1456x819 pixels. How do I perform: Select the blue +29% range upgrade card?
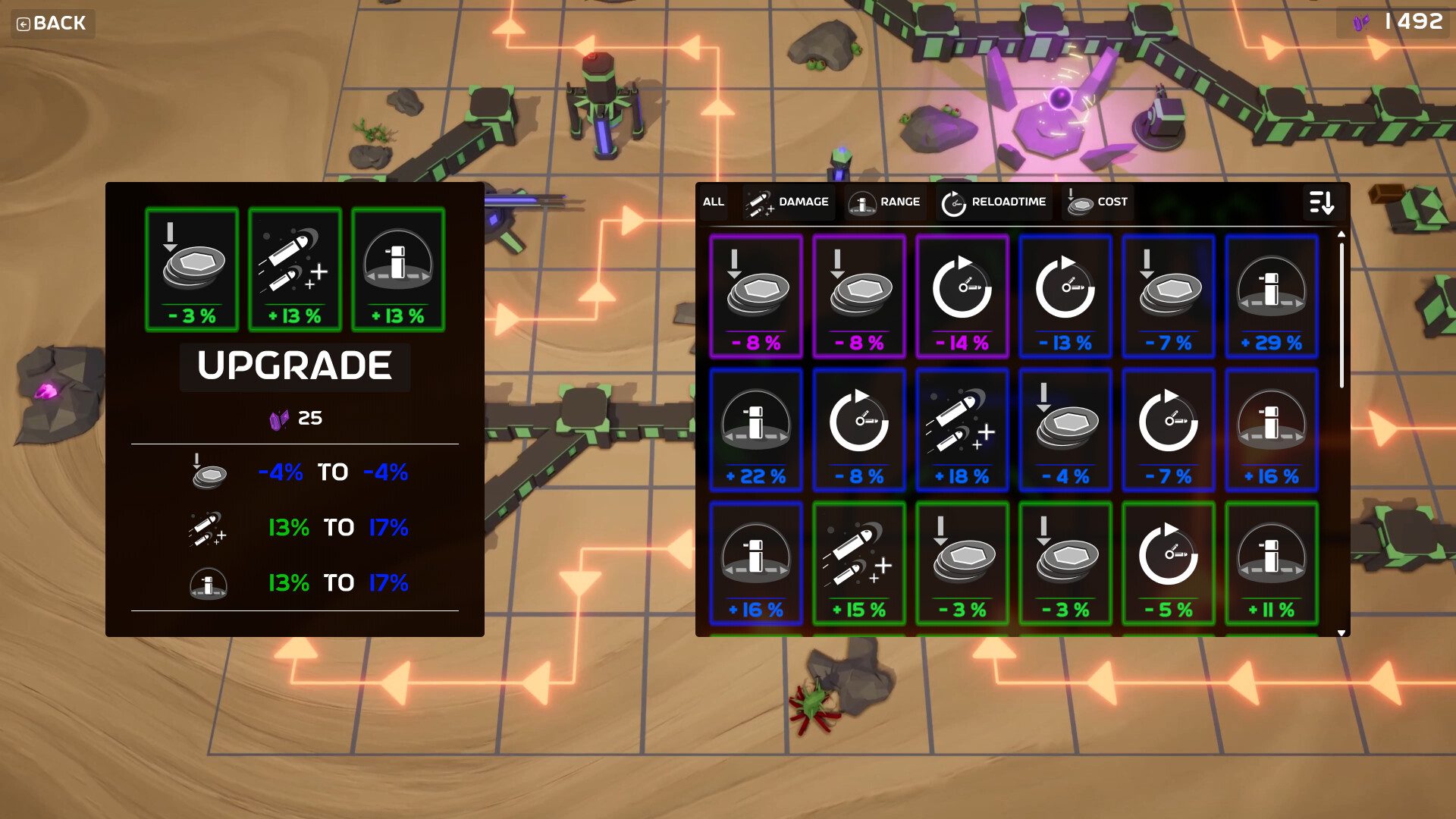(x=1272, y=296)
